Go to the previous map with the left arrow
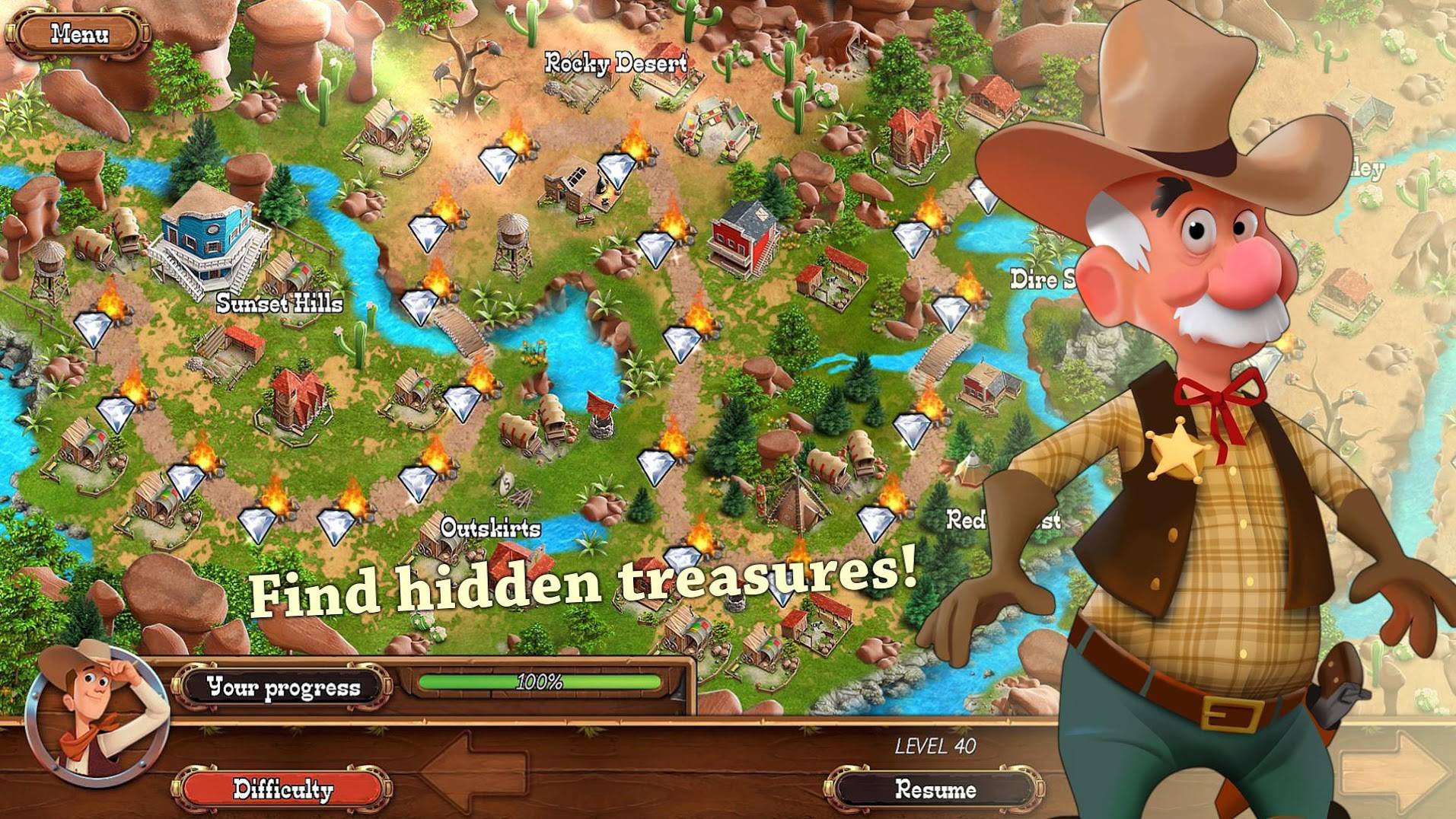The width and height of the screenshot is (1456, 819). (476, 770)
